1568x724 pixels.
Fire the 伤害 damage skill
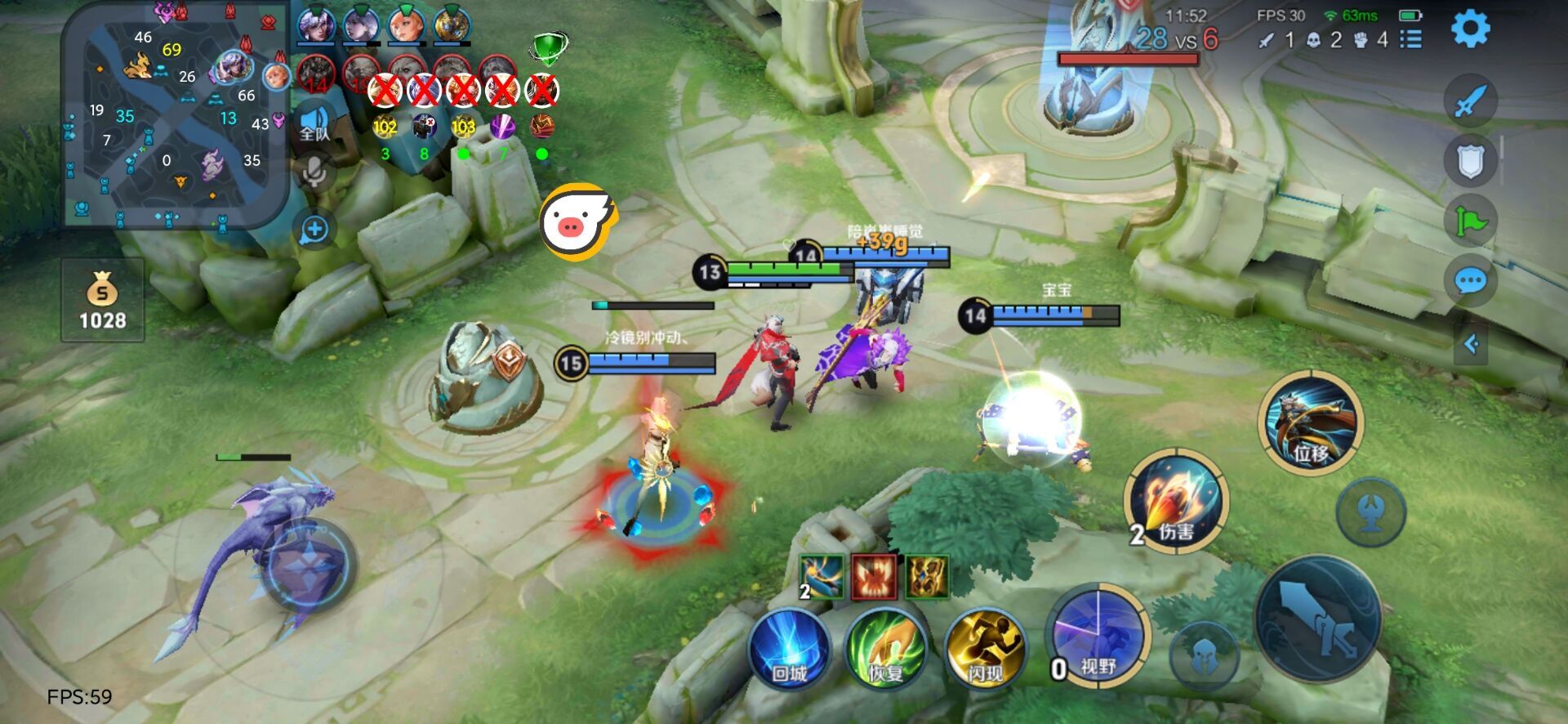[x=1176, y=500]
